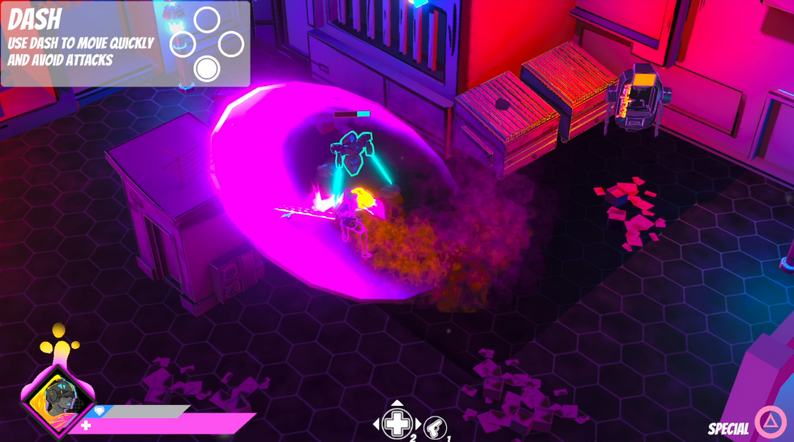Select the consumable item slot showing count 1
The image size is (794, 442).
pos(435,427)
